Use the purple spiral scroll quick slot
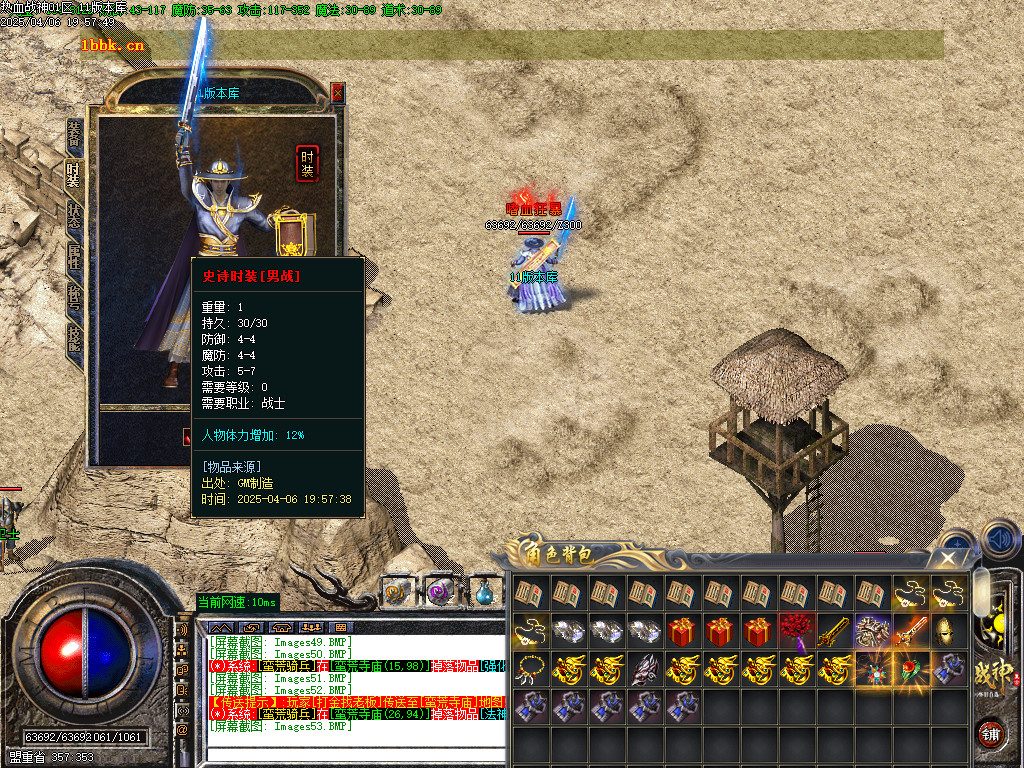Image resolution: width=1024 pixels, height=768 pixels. click(x=440, y=591)
